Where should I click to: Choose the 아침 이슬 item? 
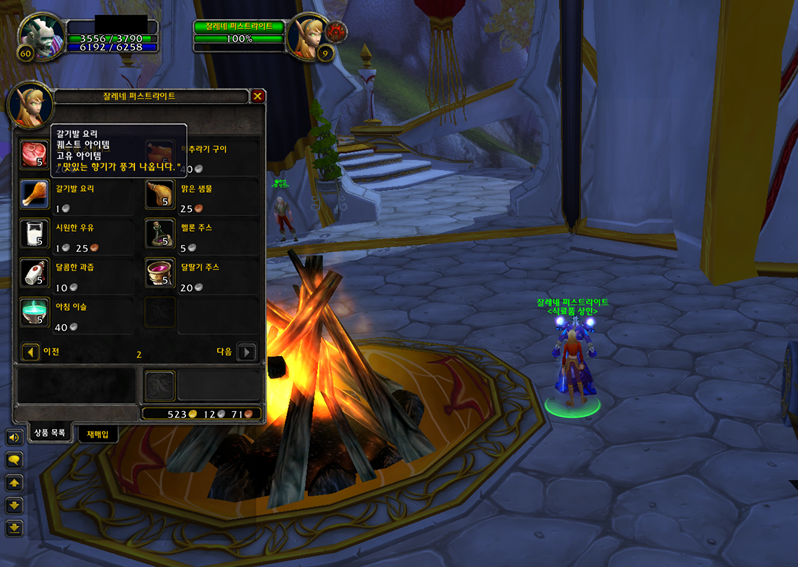point(34,312)
